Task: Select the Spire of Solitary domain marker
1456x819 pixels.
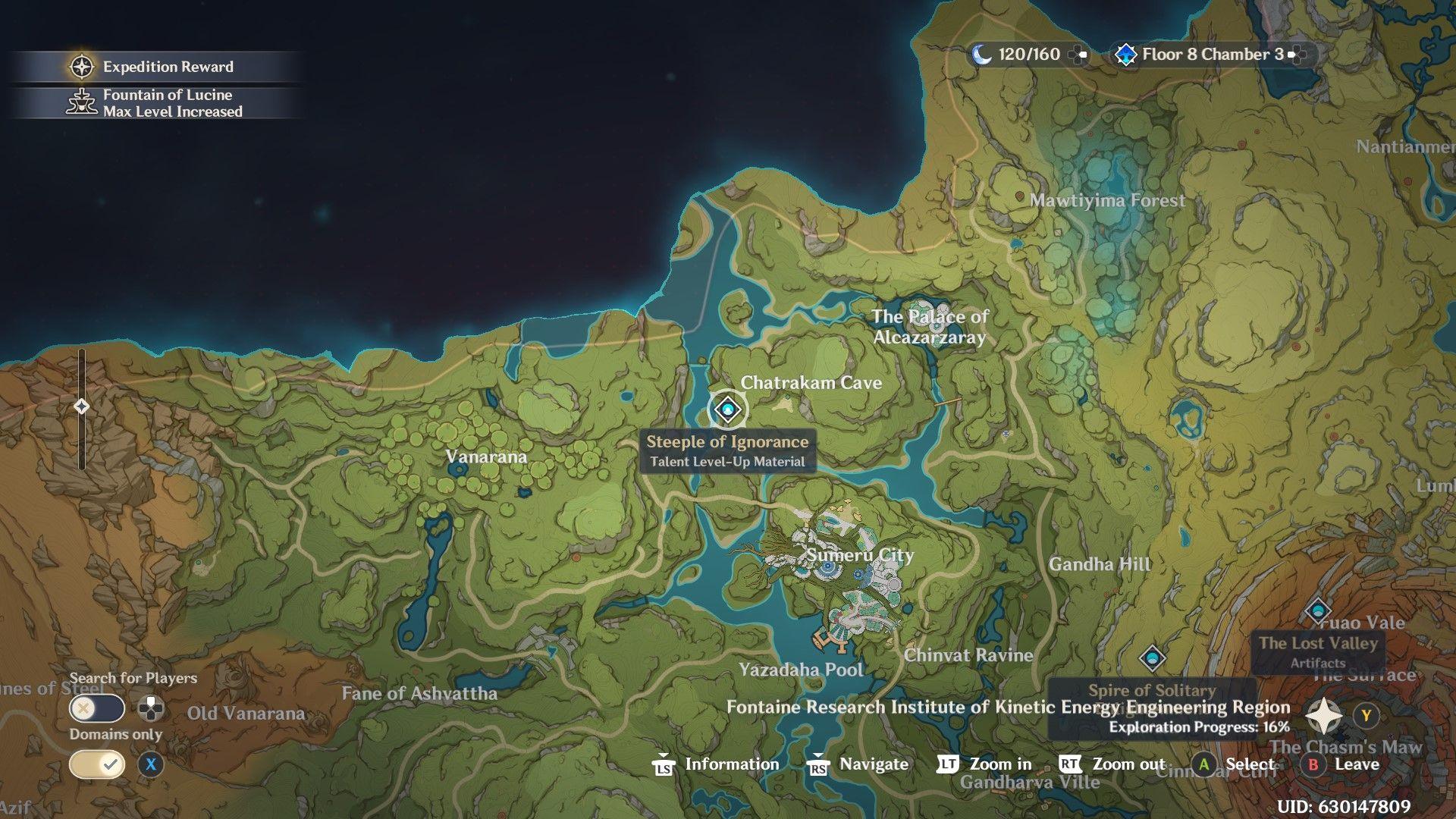Action: point(1152,658)
